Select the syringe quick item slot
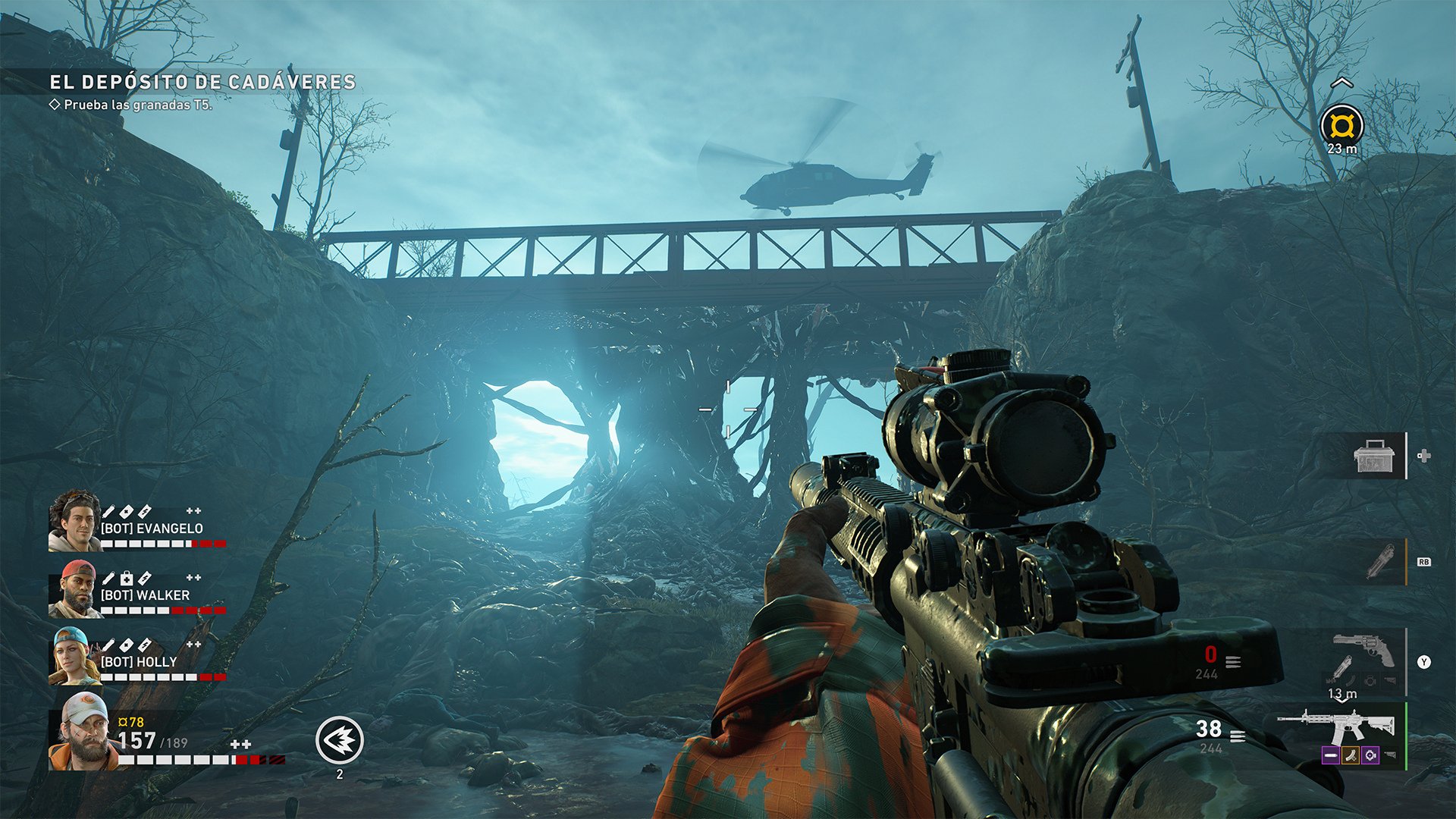Screen dimensions: 1456x819 pos(1380,563)
